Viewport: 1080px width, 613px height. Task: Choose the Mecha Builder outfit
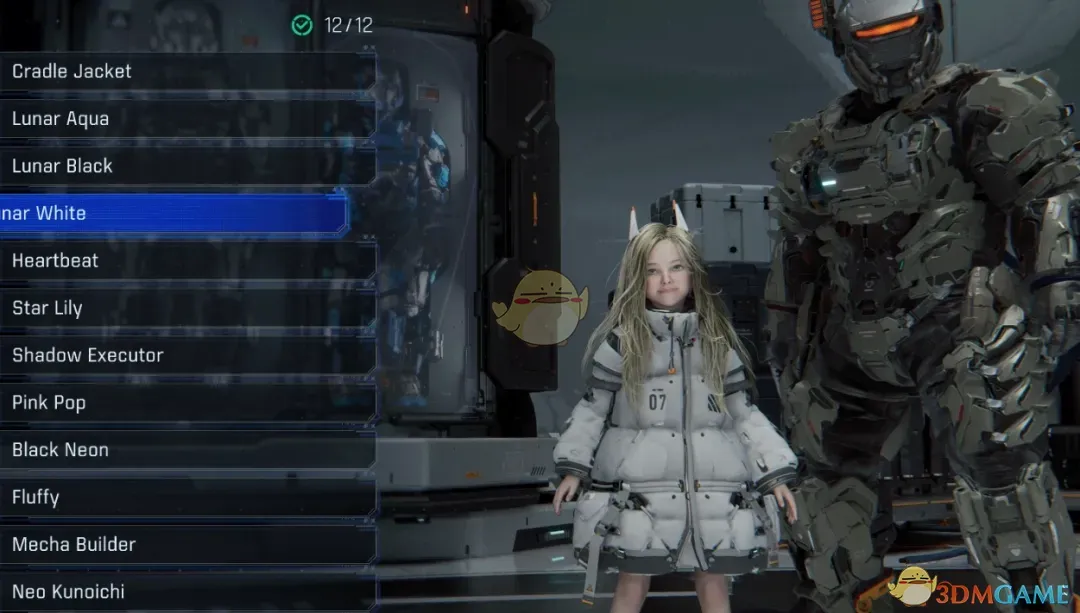pyautogui.click(x=185, y=544)
